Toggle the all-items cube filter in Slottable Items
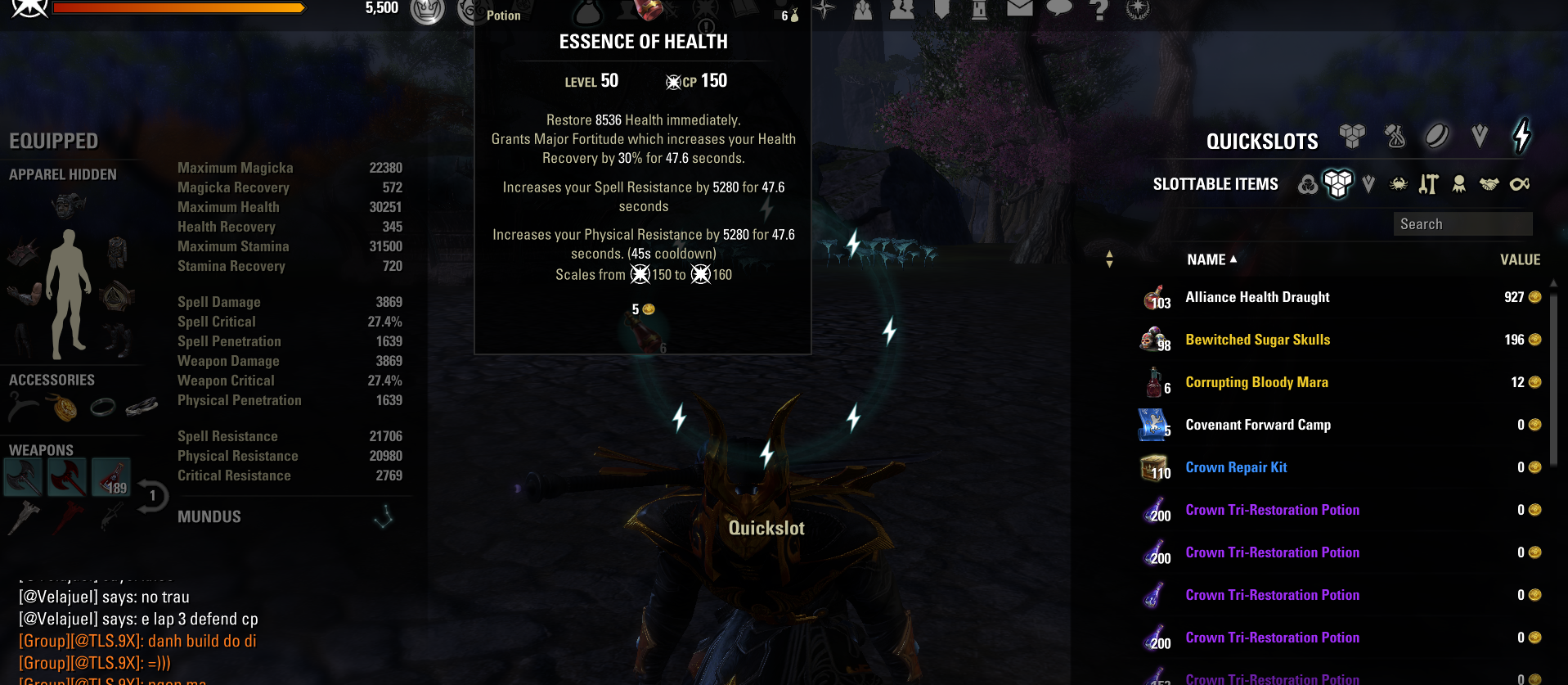The width and height of the screenshot is (1568, 685). (x=1338, y=183)
